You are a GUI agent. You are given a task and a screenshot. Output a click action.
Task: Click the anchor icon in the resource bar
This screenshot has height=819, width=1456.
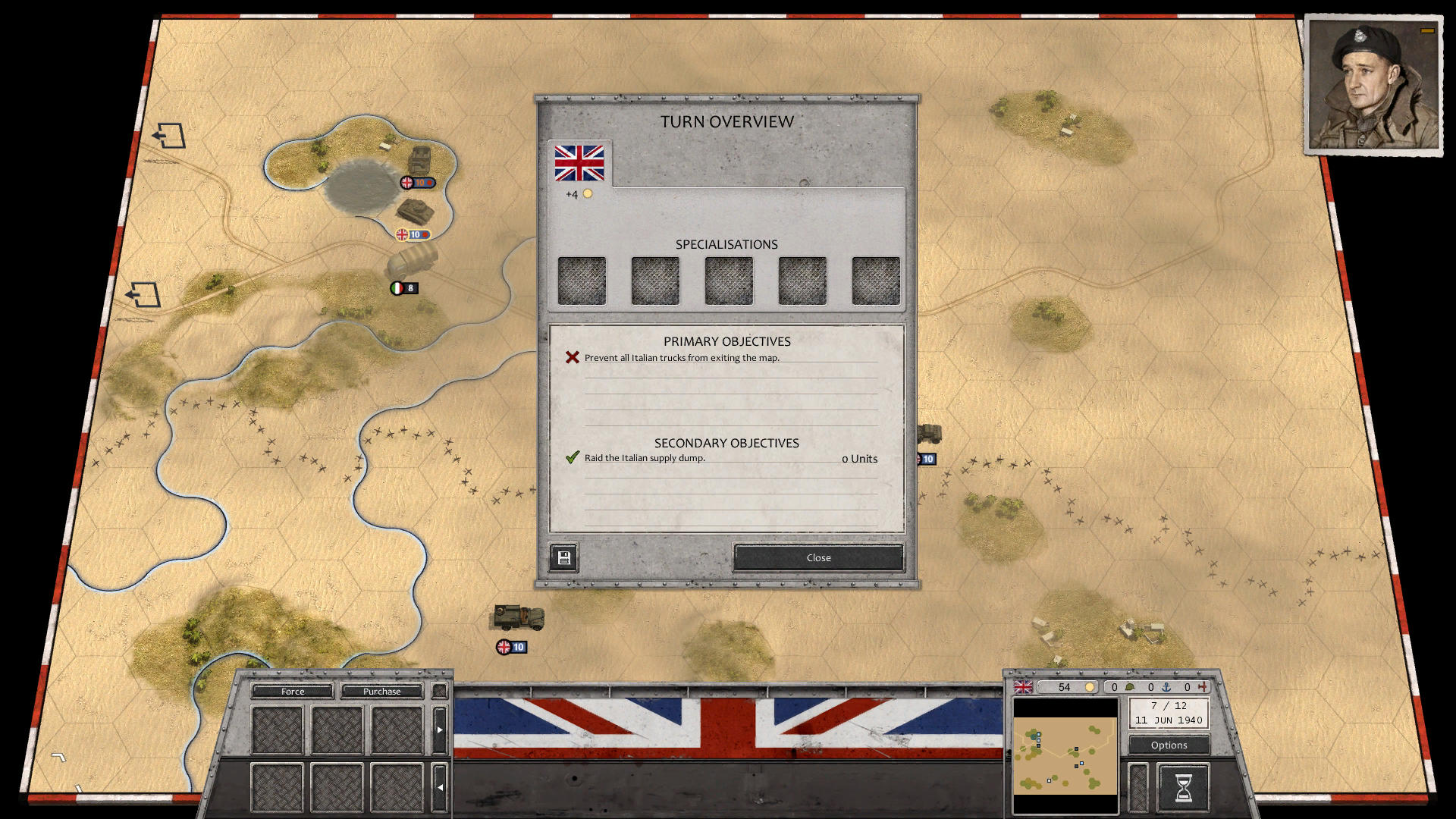[1166, 688]
